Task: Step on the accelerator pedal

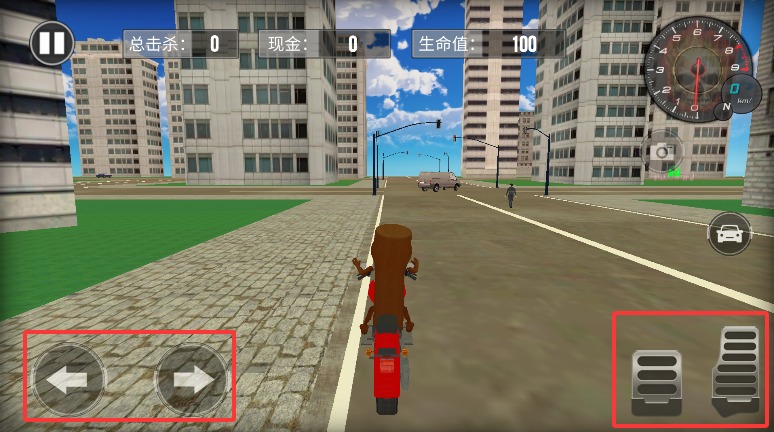Action: 735,371
